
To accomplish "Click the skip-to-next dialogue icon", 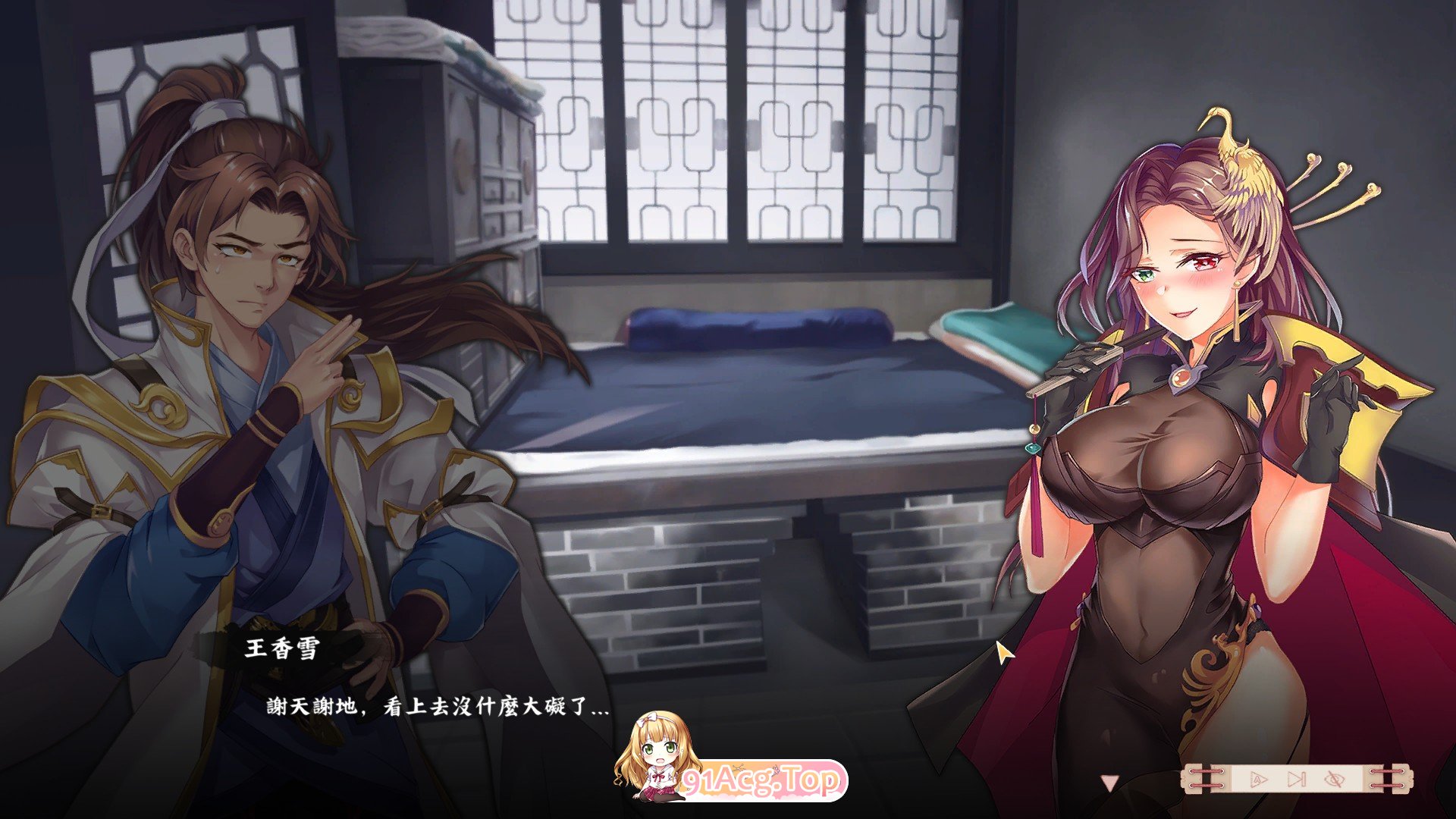I will [x=1297, y=778].
